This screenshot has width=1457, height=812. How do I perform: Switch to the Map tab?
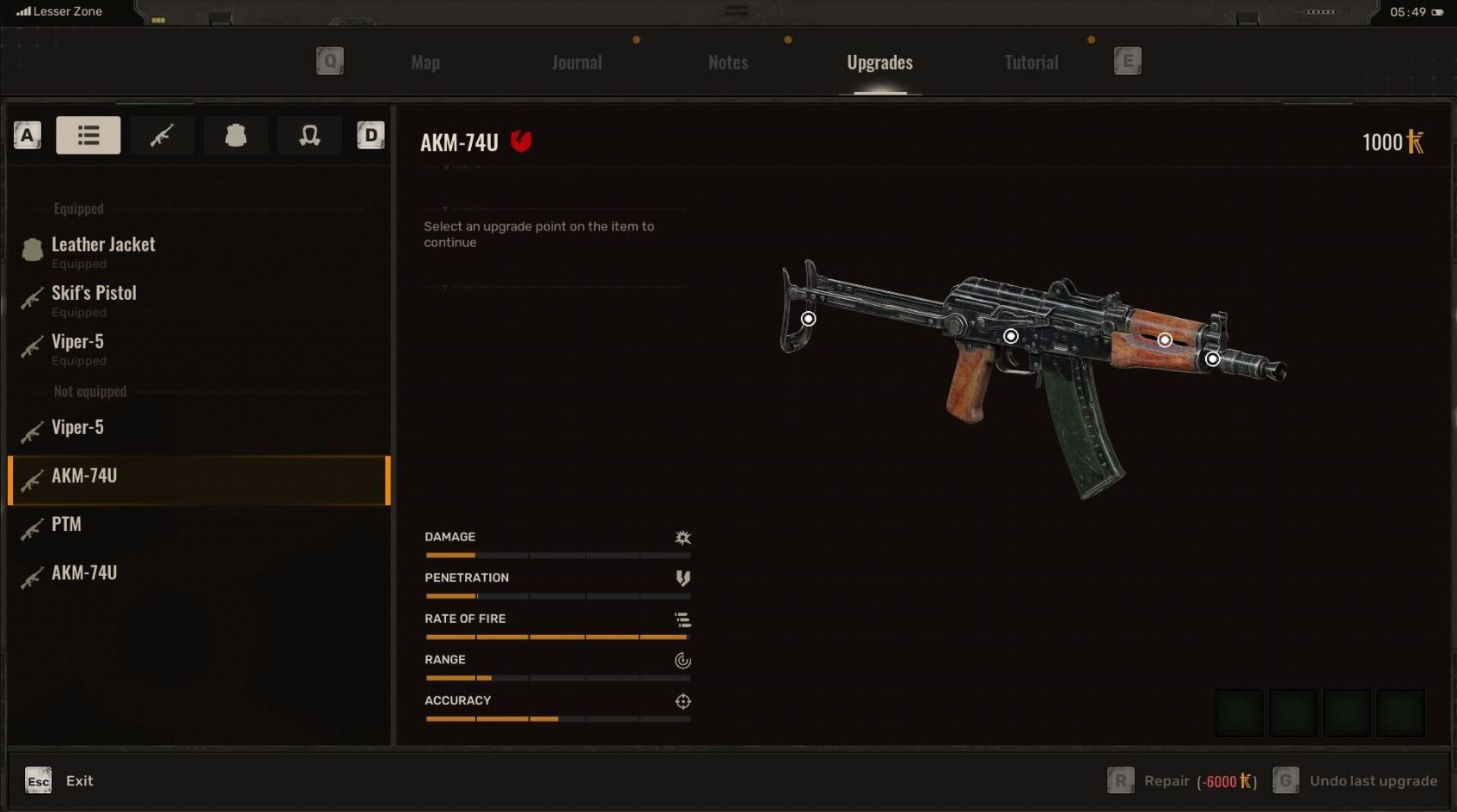[425, 62]
